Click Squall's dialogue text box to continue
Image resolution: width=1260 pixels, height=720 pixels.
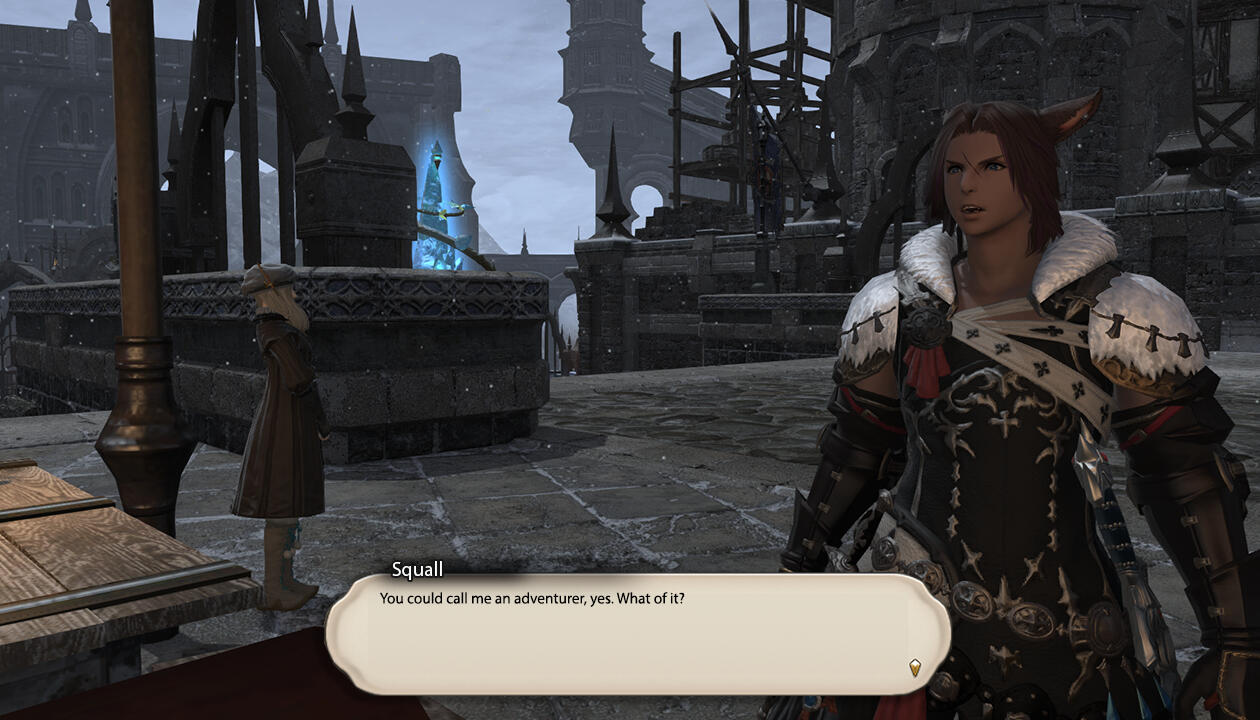pos(637,634)
